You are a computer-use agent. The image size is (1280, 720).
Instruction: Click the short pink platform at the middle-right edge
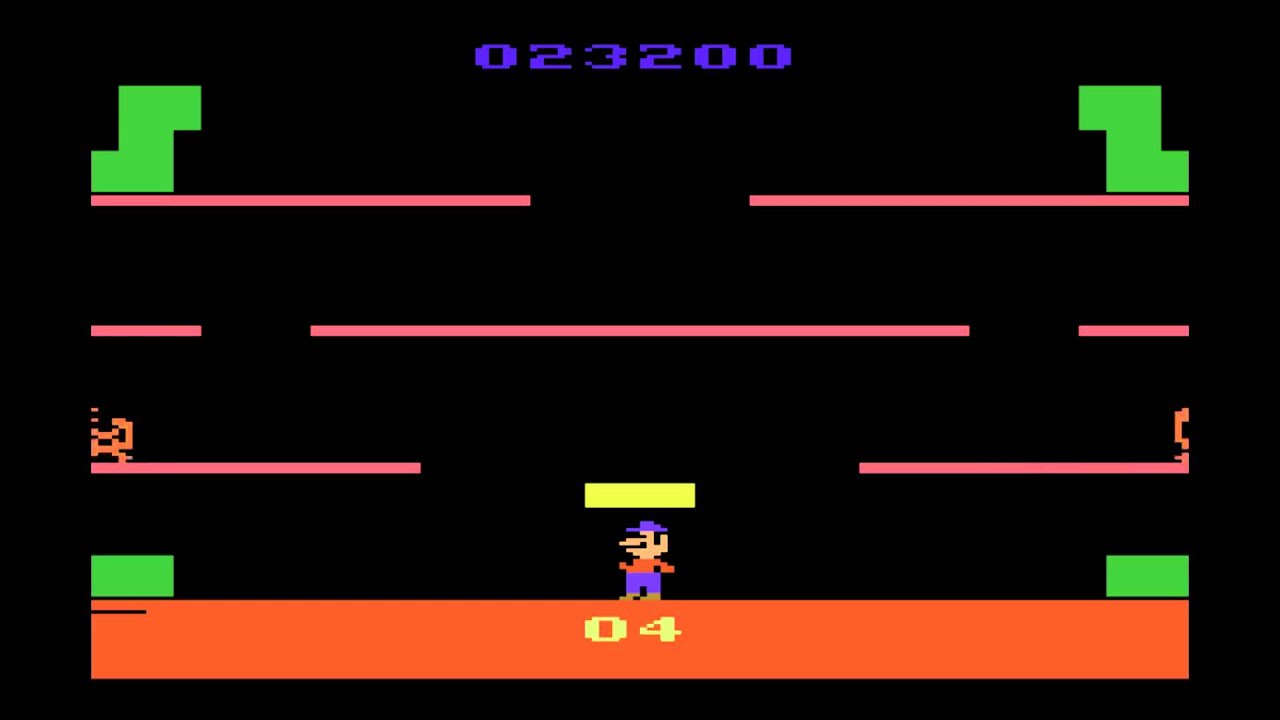[x=1133, y=331]
